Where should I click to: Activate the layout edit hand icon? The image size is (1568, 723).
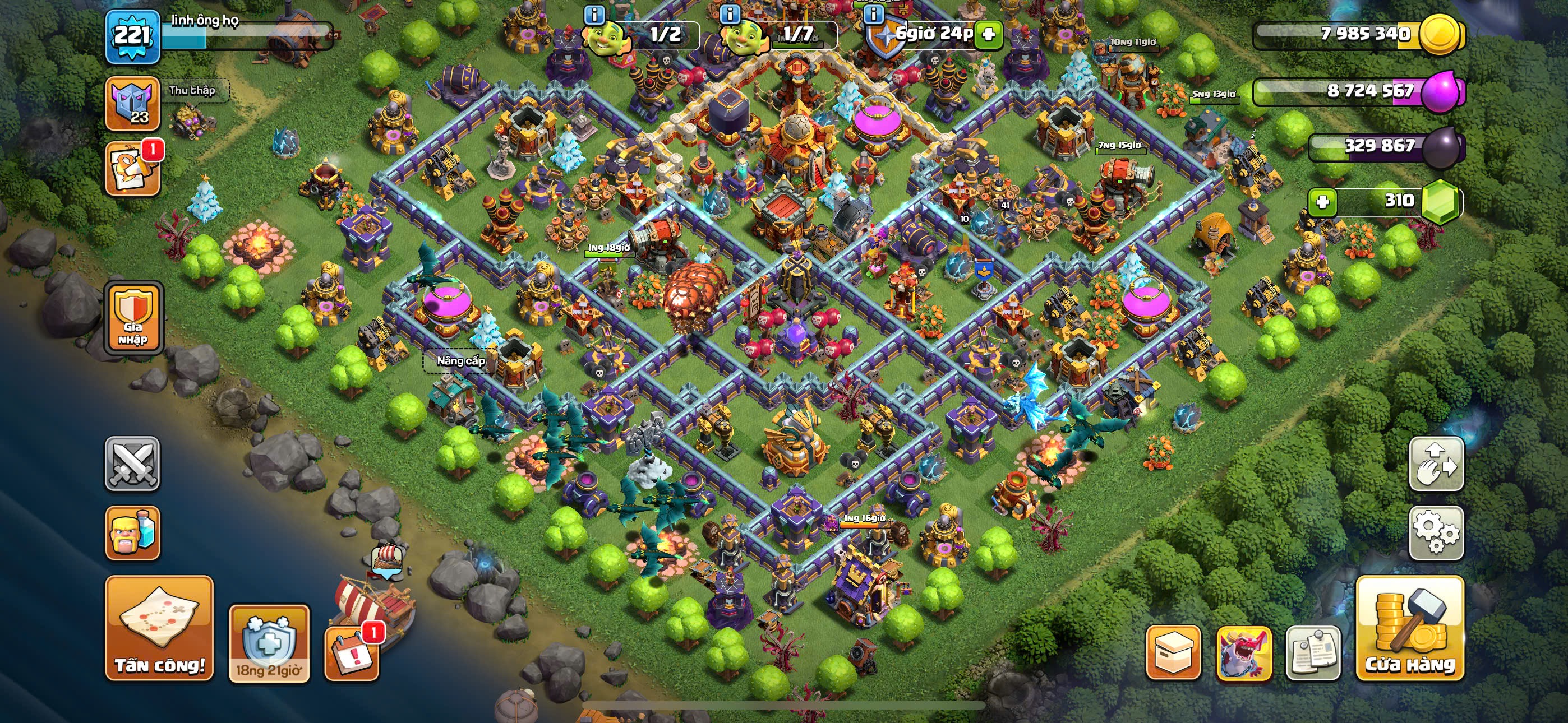(1436, 464)
